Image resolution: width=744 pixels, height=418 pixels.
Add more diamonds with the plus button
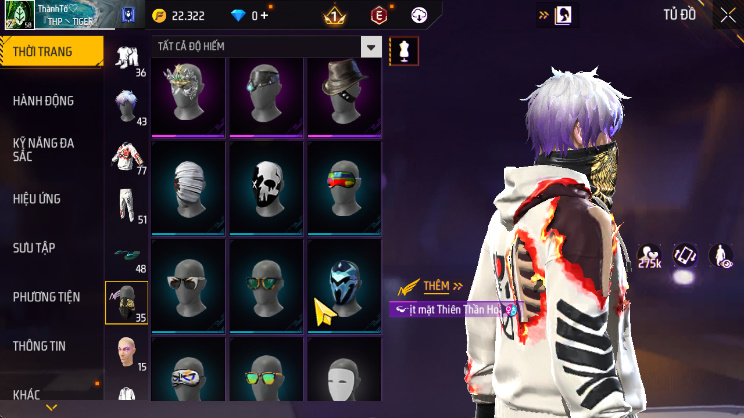265,15
